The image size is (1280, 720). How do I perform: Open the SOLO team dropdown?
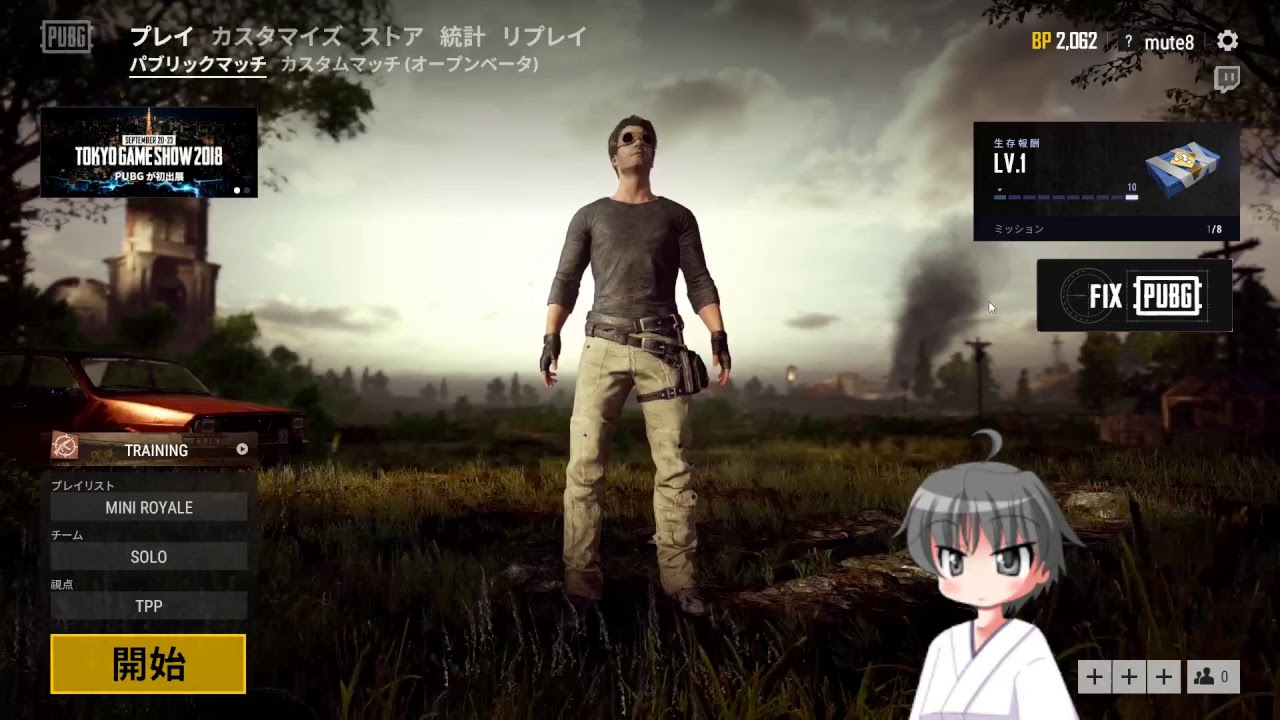(x=148, y=557)
